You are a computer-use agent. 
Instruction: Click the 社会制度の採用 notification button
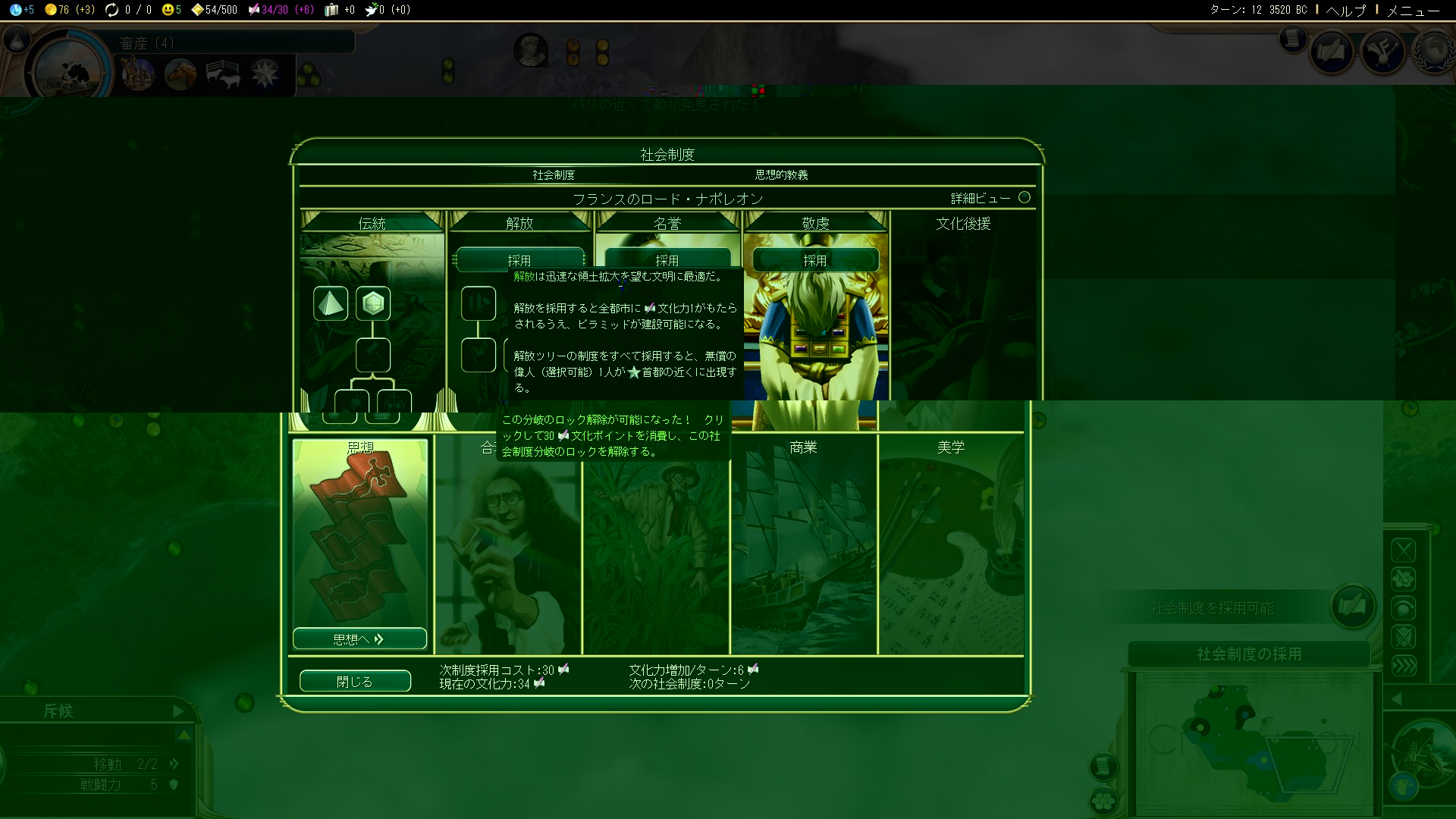pyautogui.click(x=1248, y=654)
